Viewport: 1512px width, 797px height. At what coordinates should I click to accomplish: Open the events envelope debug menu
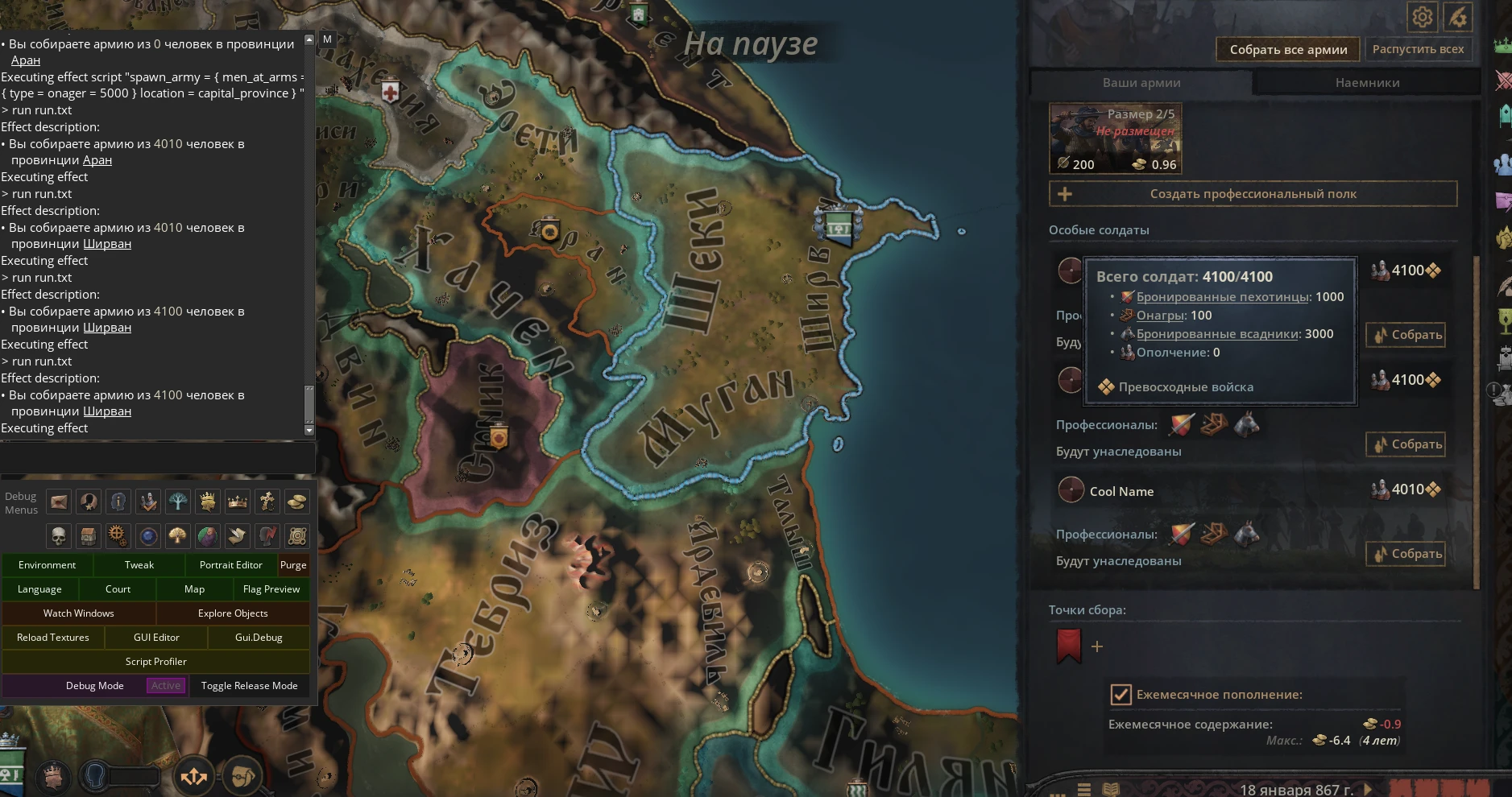point(59,502)
